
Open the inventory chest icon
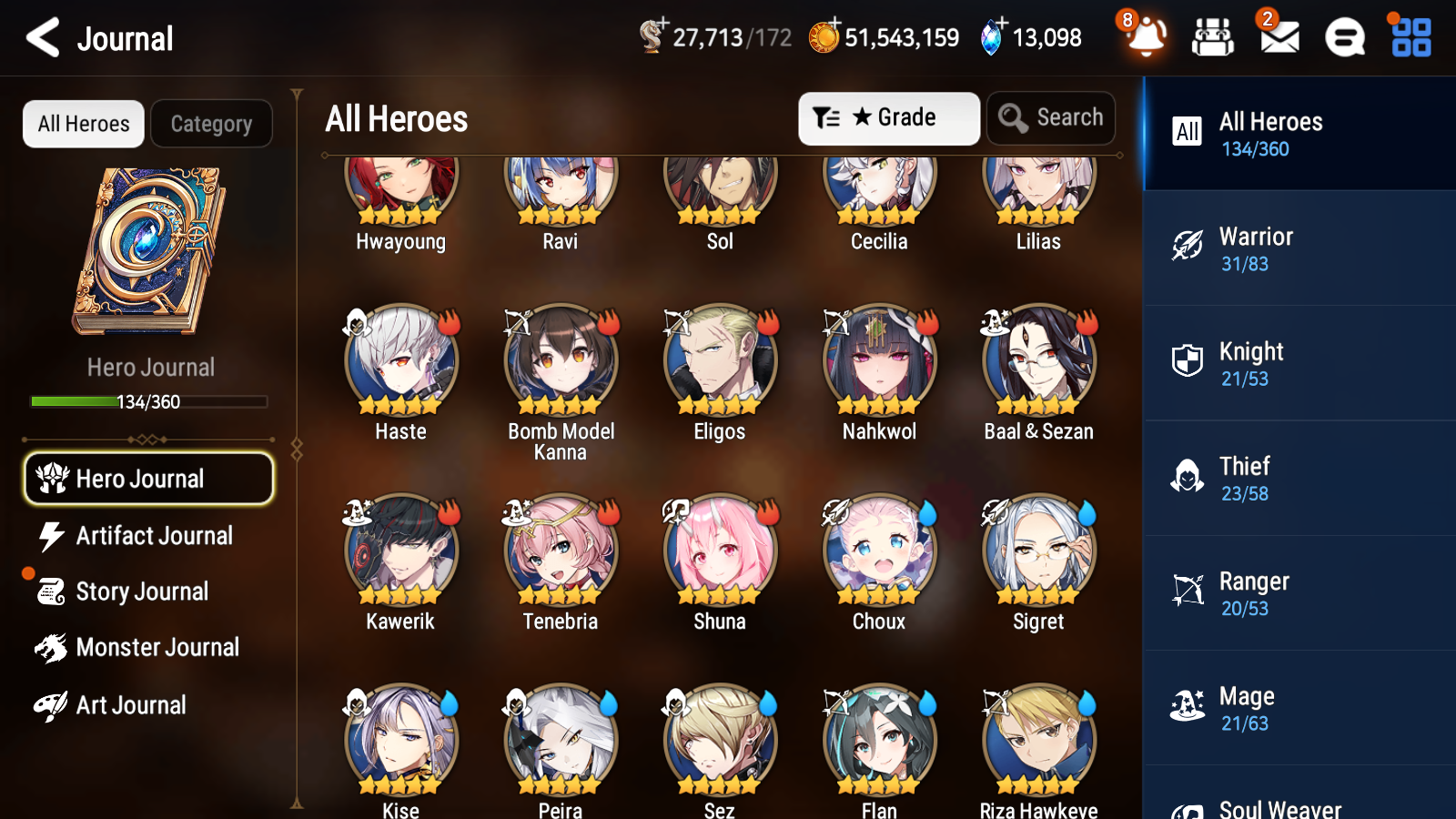pyautogui.click(x=1213, y=37)
